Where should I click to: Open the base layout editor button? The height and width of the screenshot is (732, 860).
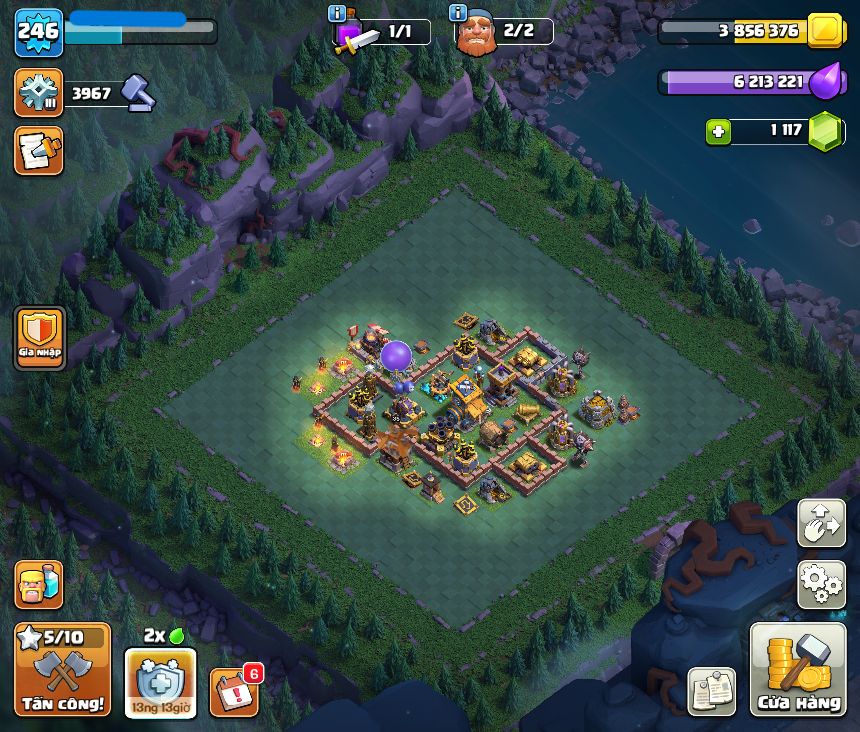pos(821,524)
